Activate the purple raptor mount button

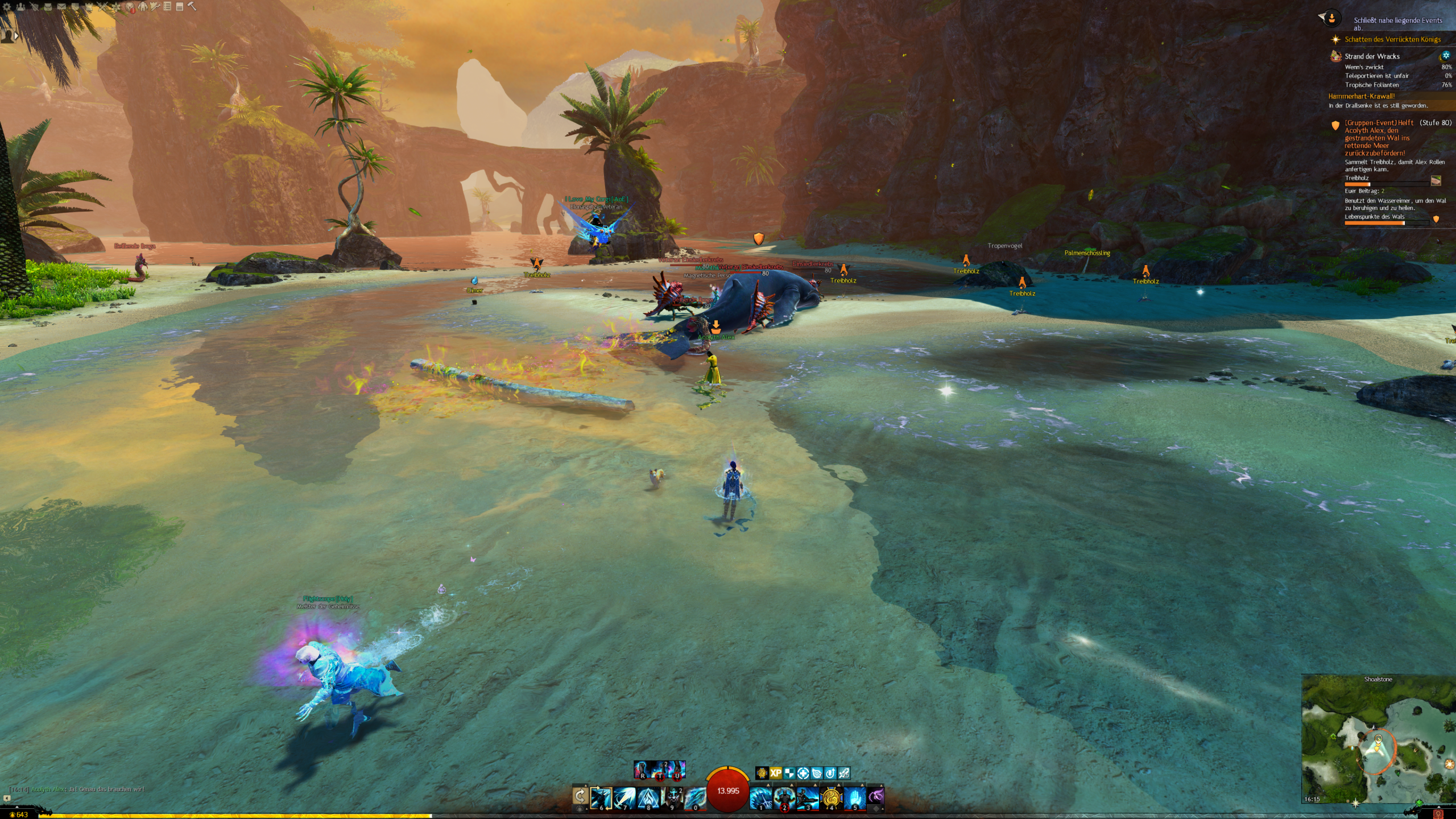876,797
